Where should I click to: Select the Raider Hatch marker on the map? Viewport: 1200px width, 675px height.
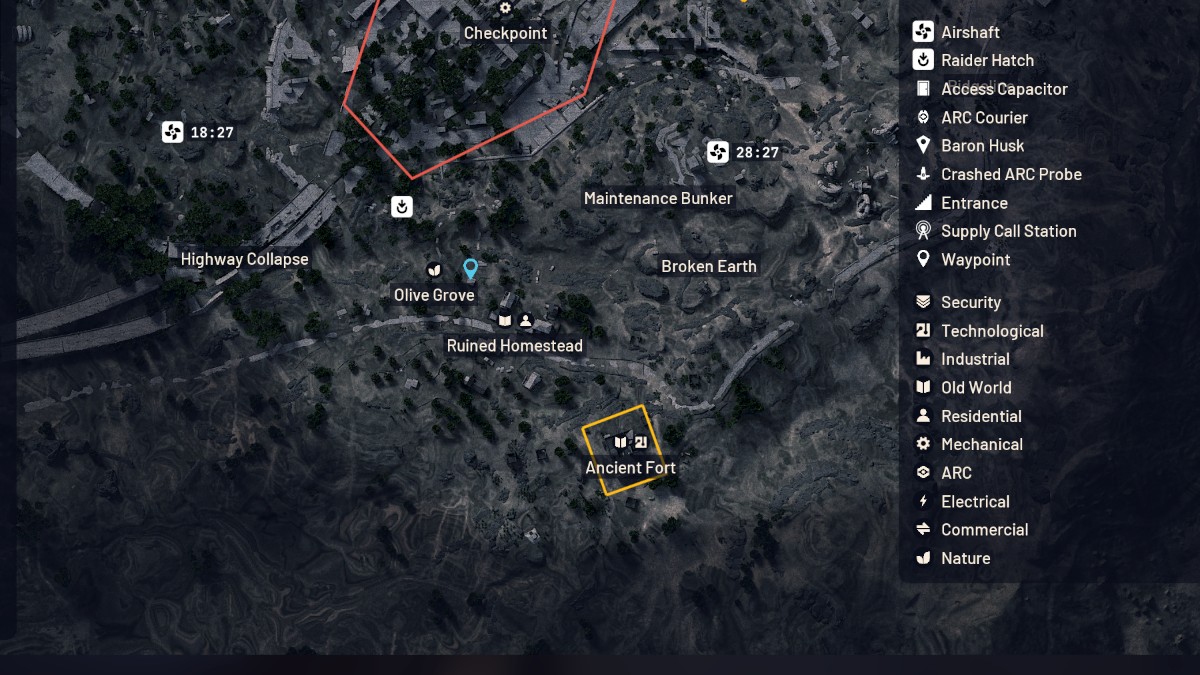pos(402,207)
